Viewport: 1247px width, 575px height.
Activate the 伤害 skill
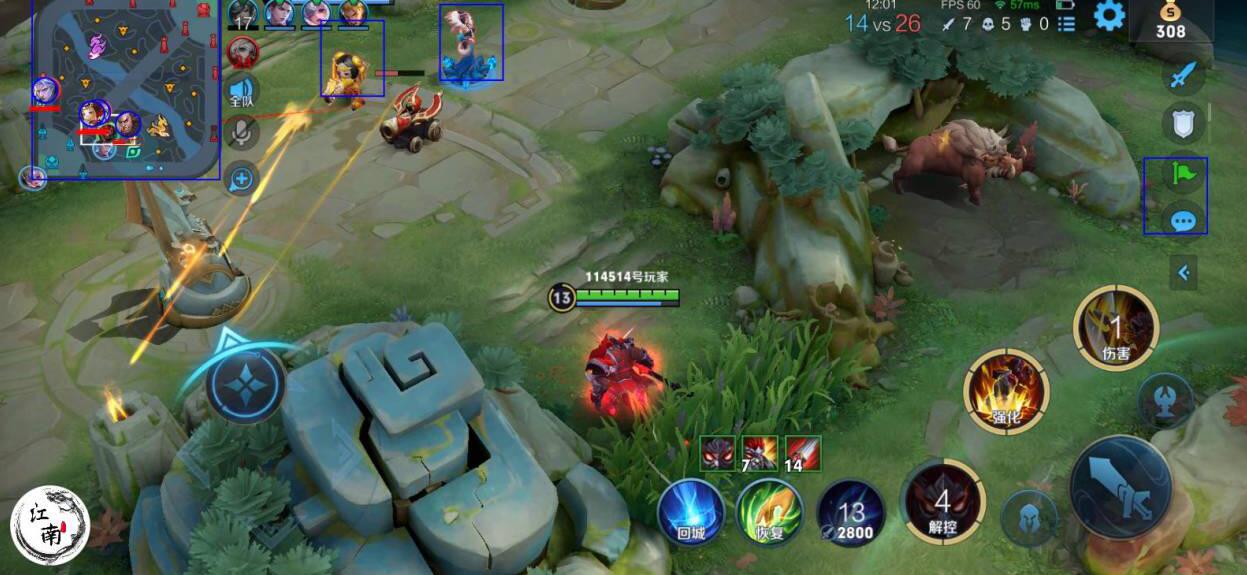pos(1115,327)
